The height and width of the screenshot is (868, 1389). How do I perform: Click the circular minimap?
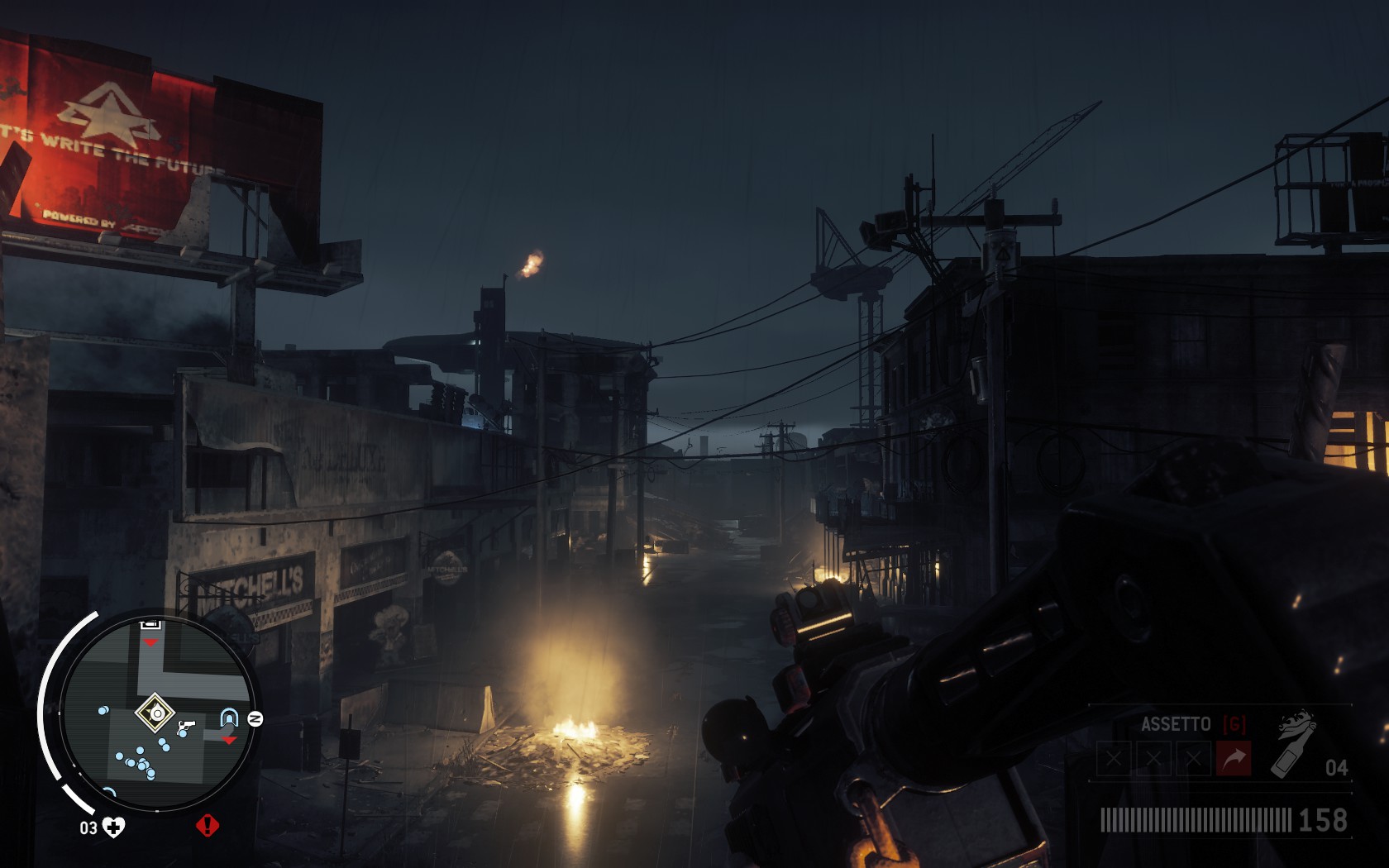[156, 713]
